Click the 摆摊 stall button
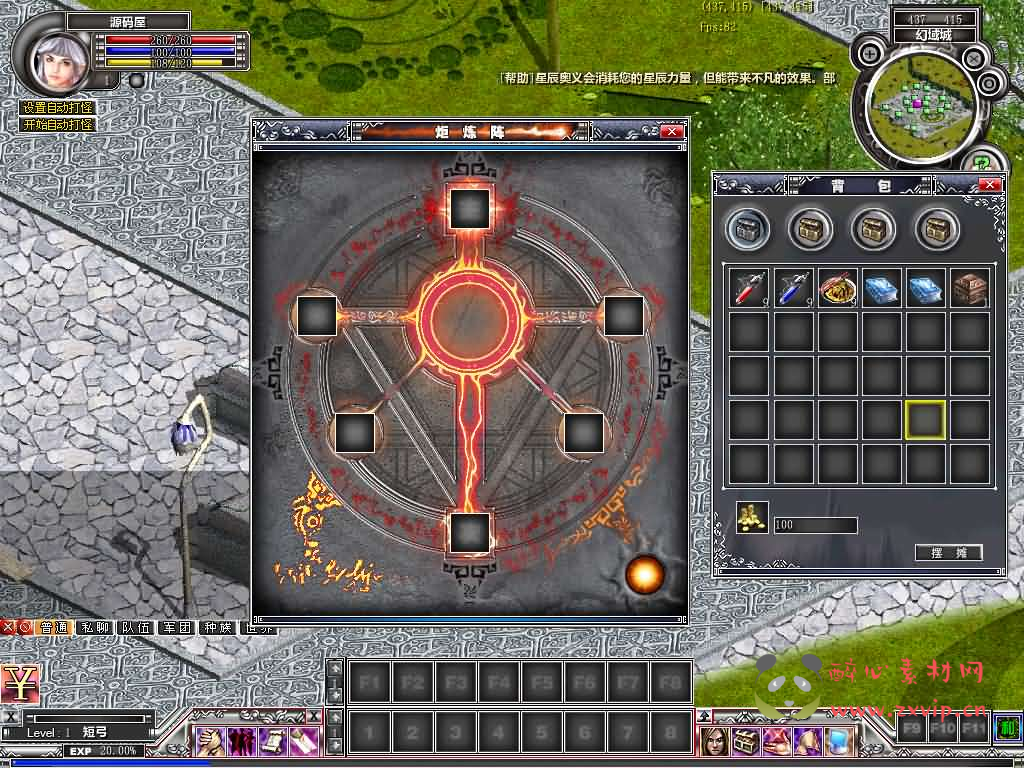Screen dimensions: 1024x768 pyautogui.click(x=948, y=553)
